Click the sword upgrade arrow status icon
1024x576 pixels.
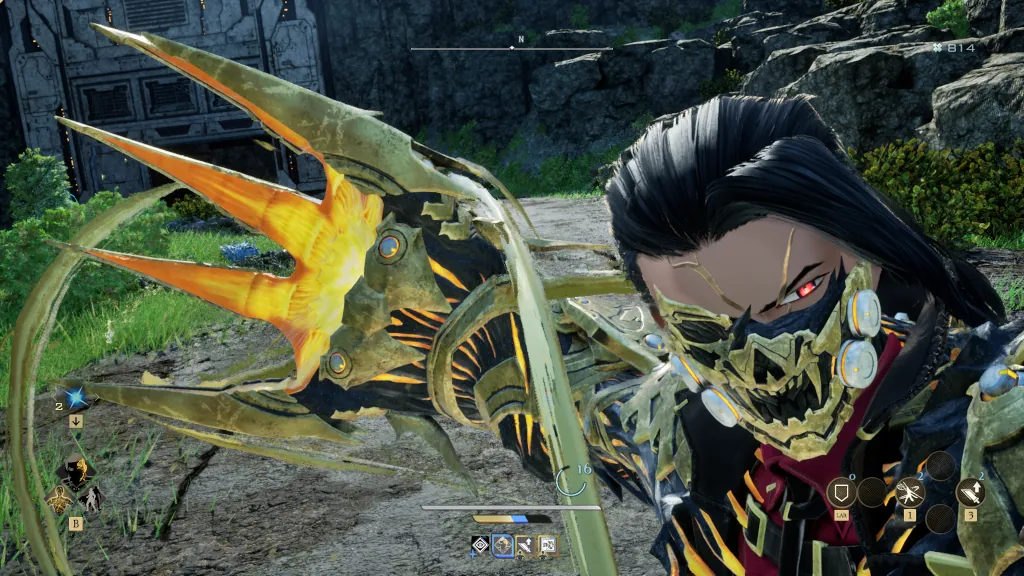click(x=525, y=545)
